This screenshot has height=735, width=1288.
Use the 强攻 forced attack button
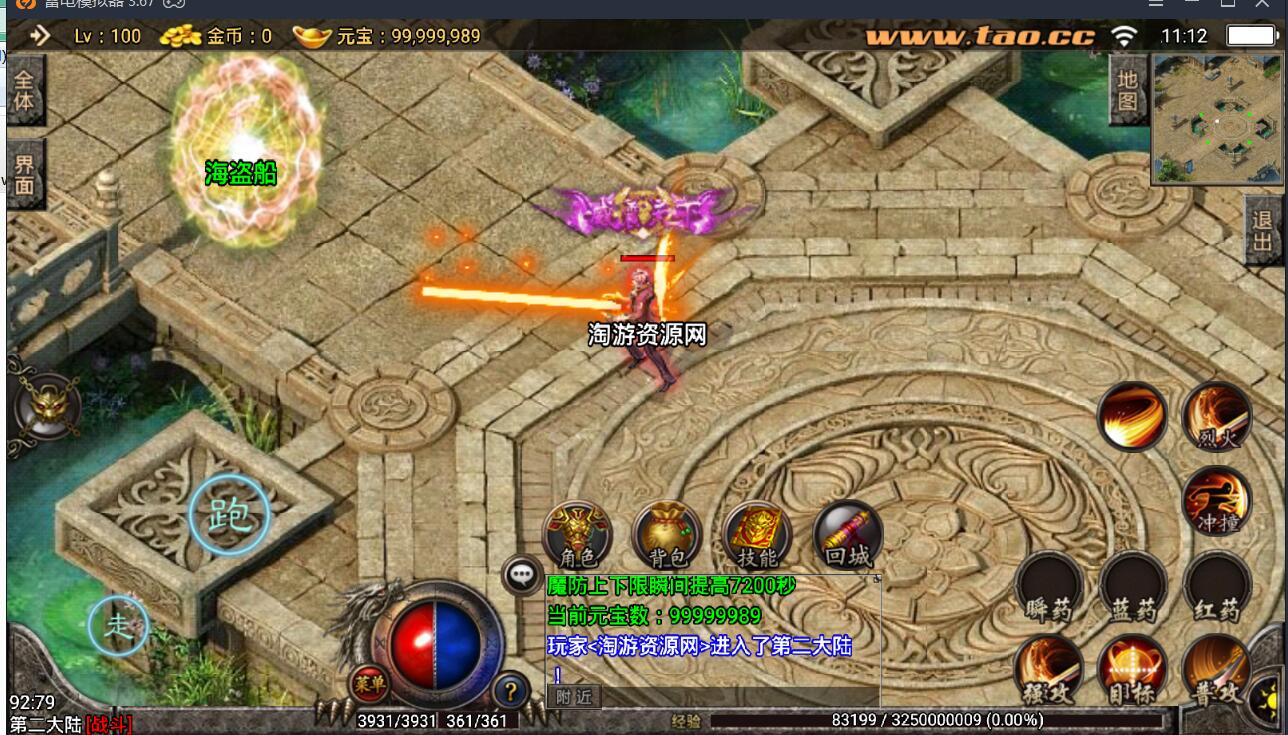pos(1049,669)
